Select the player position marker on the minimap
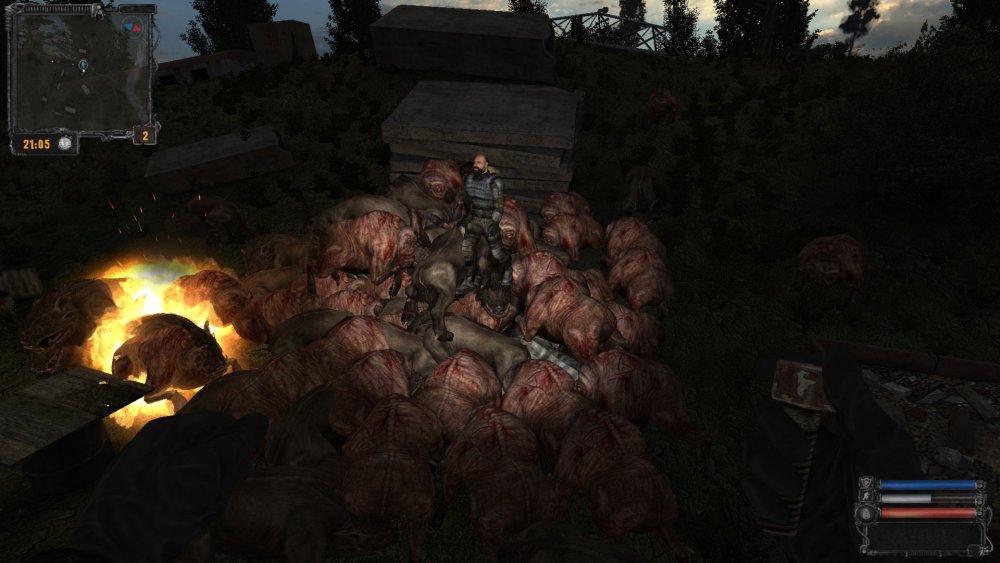1000x563 pixels. [x=83, y=65]
